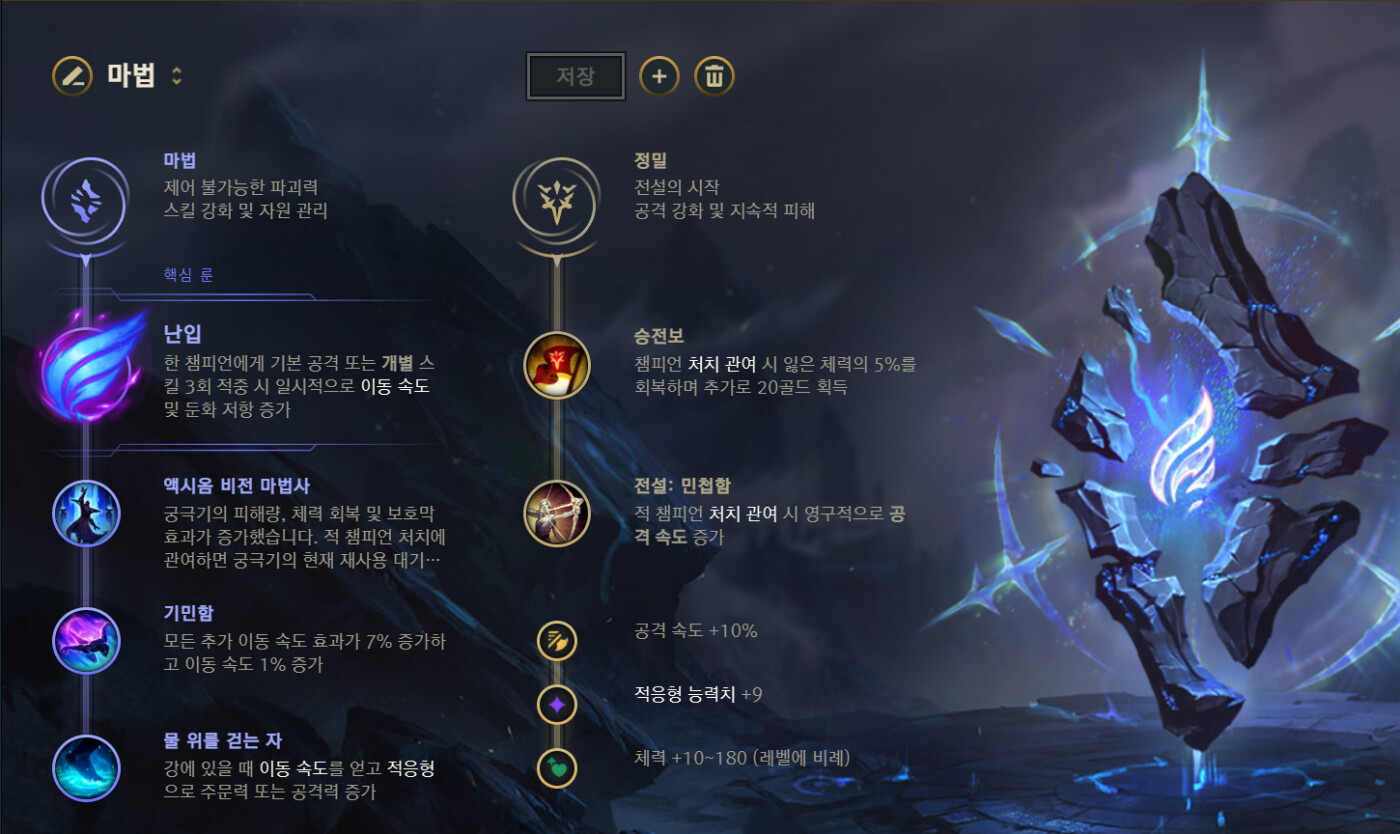
Task: Select the 적응형 능력치 +9 shard
Action: click(x=557, y=705)
